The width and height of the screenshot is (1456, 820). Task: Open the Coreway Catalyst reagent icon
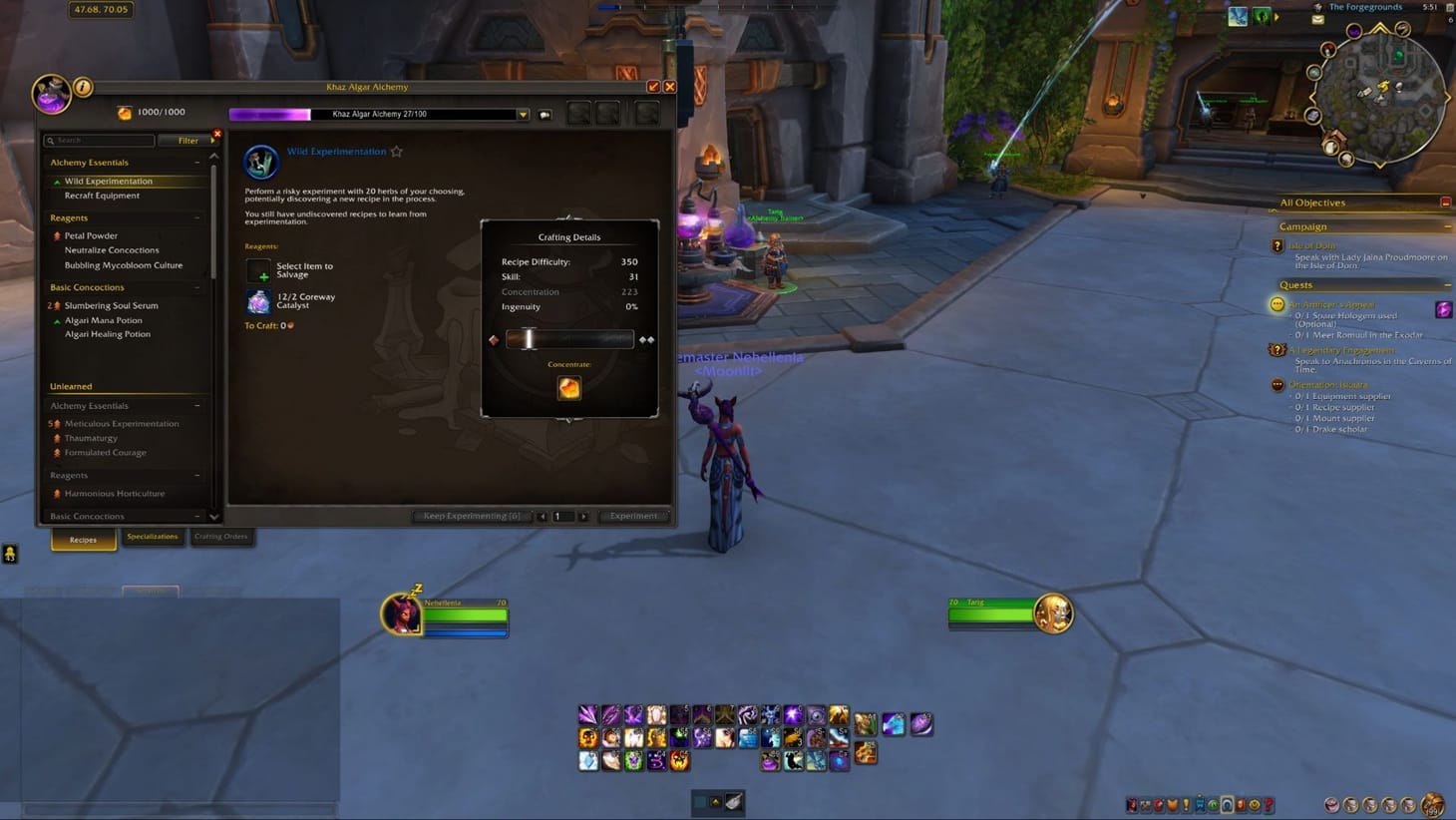[x=258, y=301]
